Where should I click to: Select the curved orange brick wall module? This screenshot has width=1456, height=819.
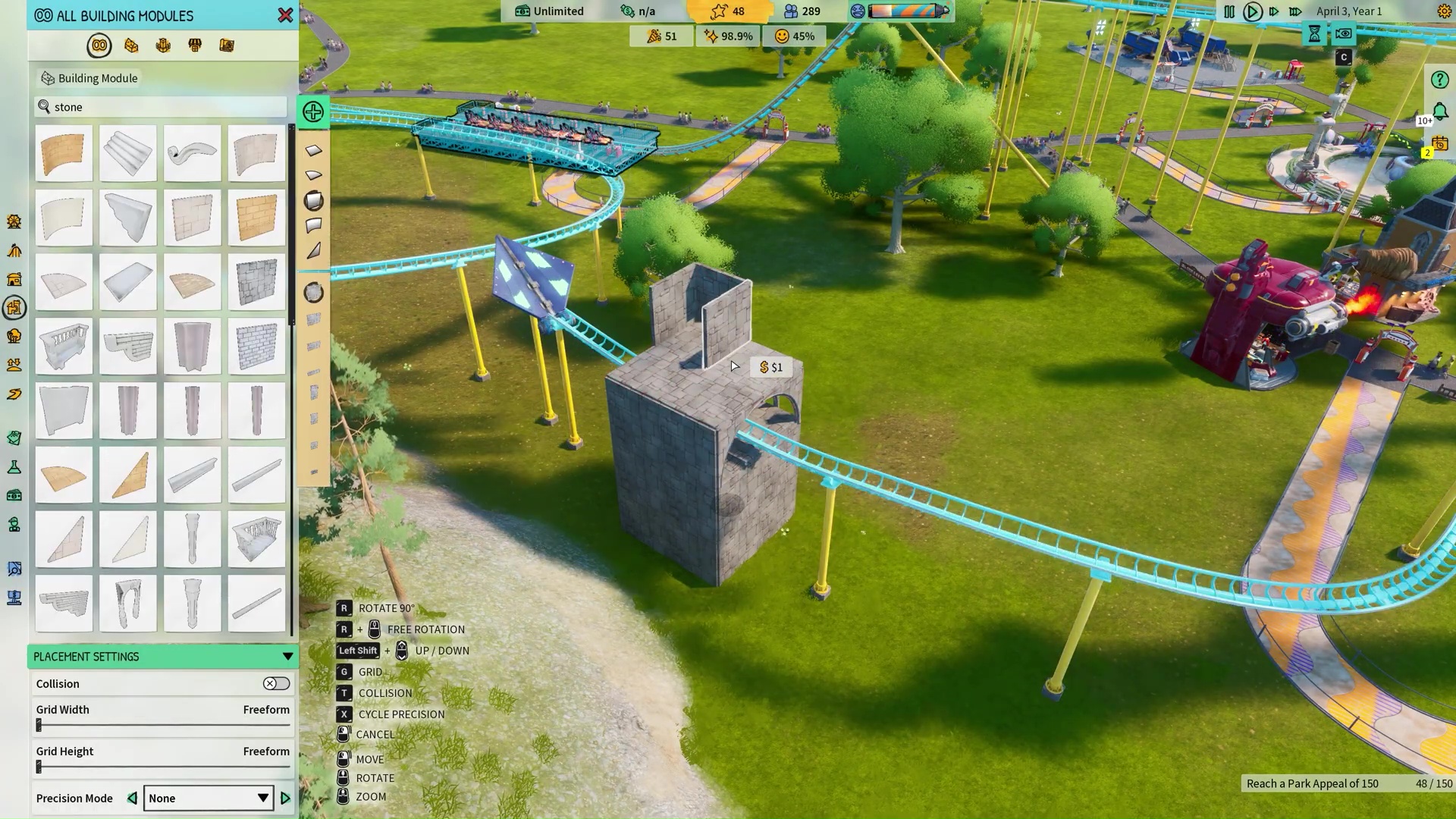[64, 153]
